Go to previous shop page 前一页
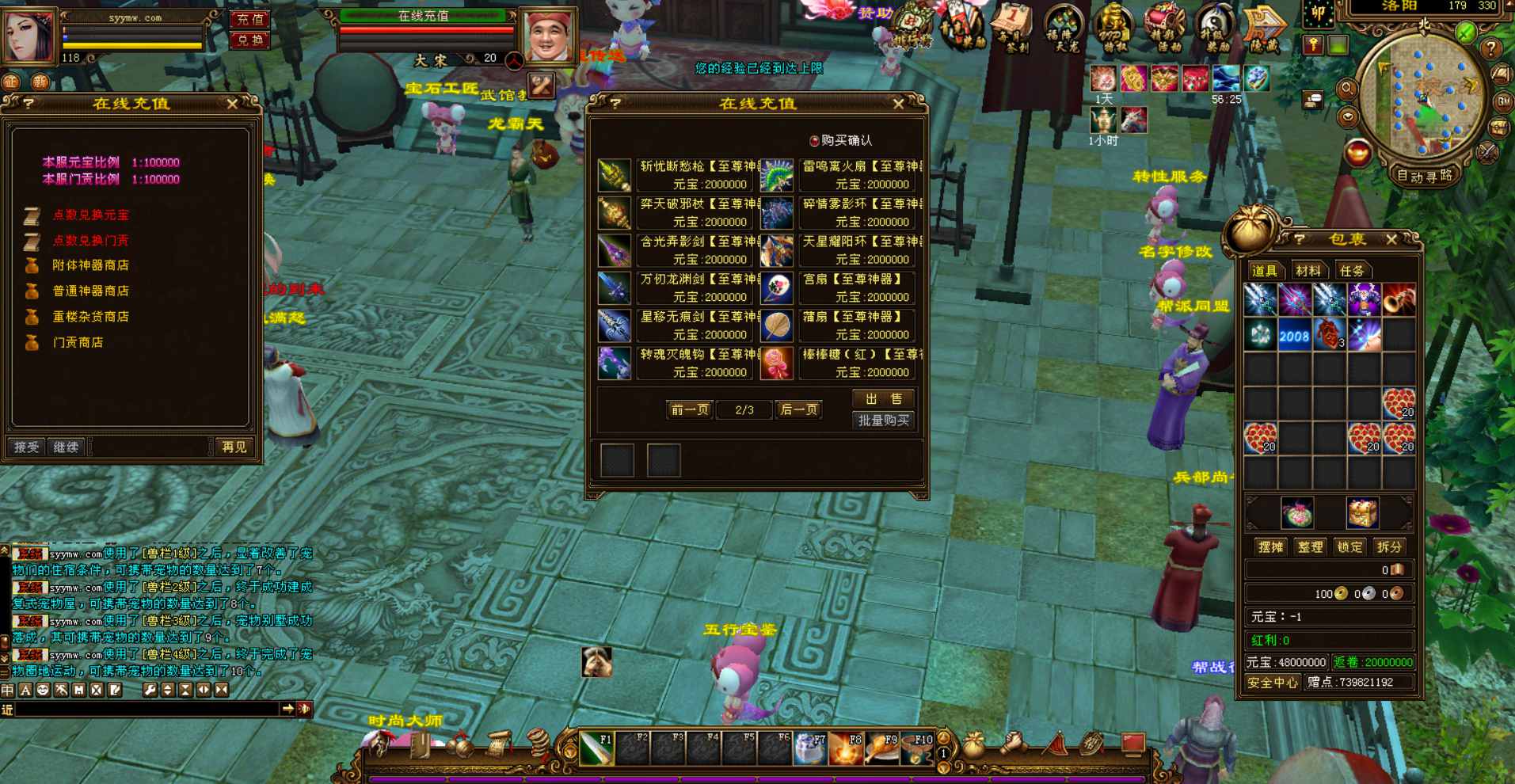Screen dimensions: 1515x784 [690, 409]
